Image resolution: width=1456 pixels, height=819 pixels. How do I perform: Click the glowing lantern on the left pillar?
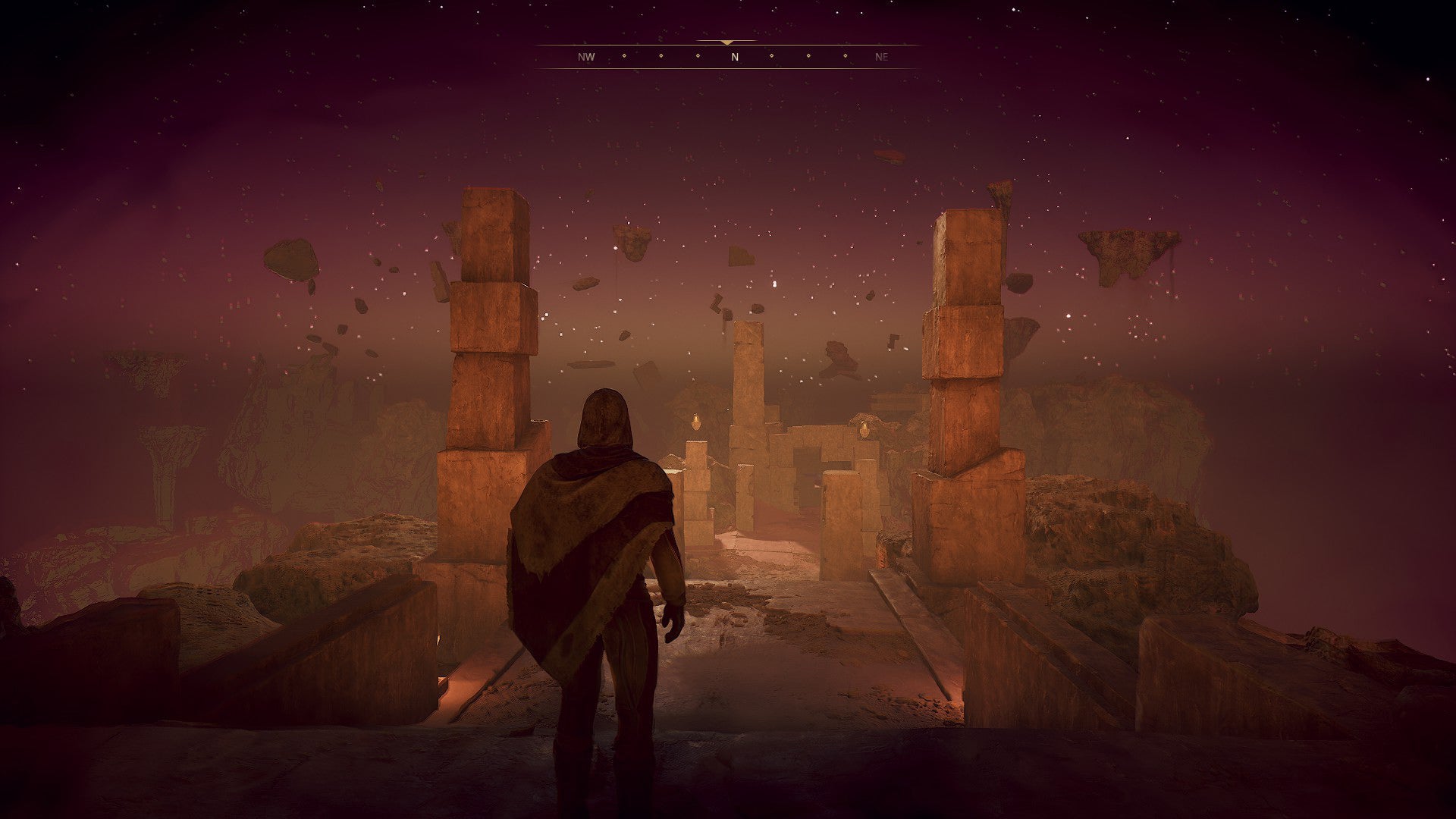(696, 423)
